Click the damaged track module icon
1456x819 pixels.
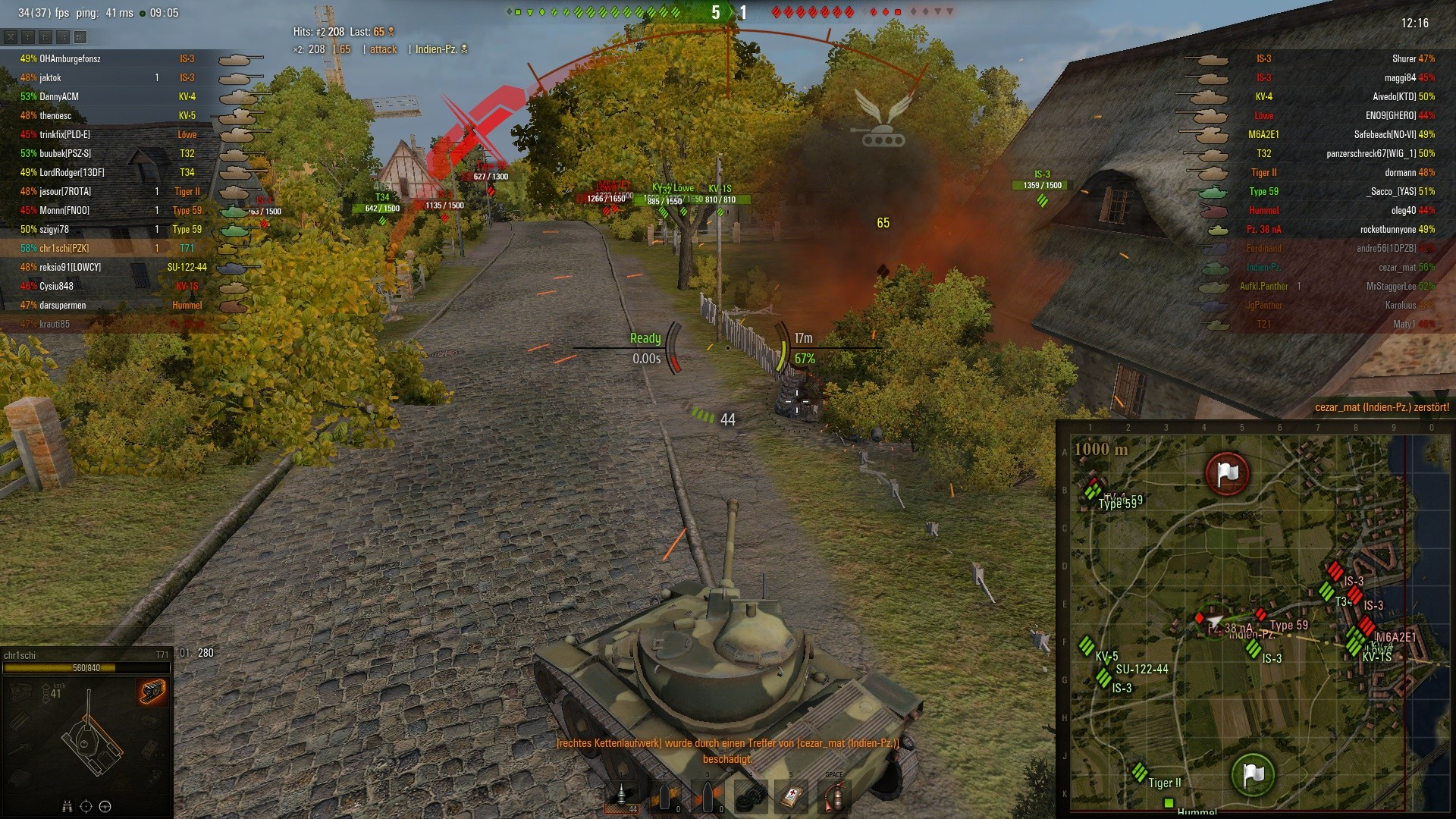[x=152, y=691]
